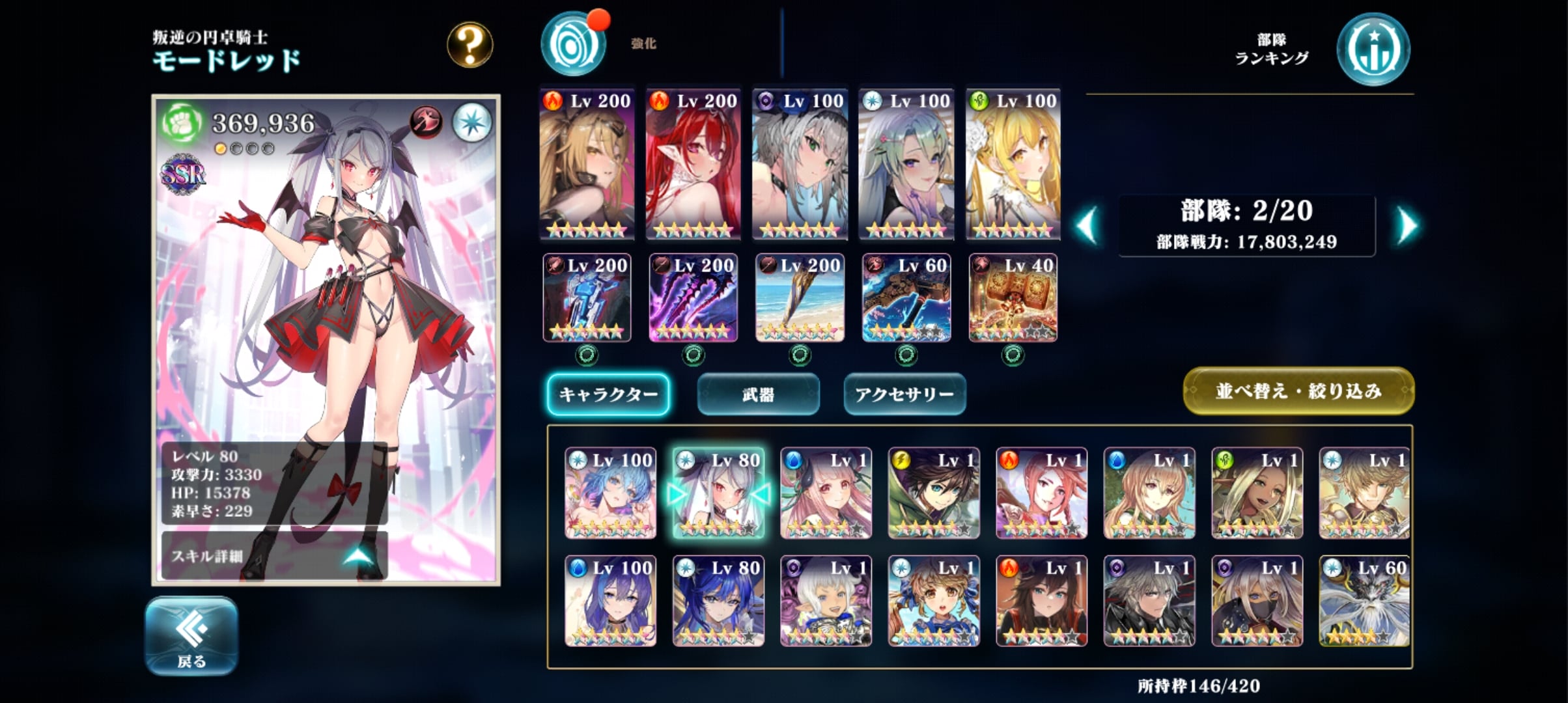This screenshot has height=703, width=1568.
Task: Select the red-haired Lv 200 squad member
Action: click(x=693, y=164)
